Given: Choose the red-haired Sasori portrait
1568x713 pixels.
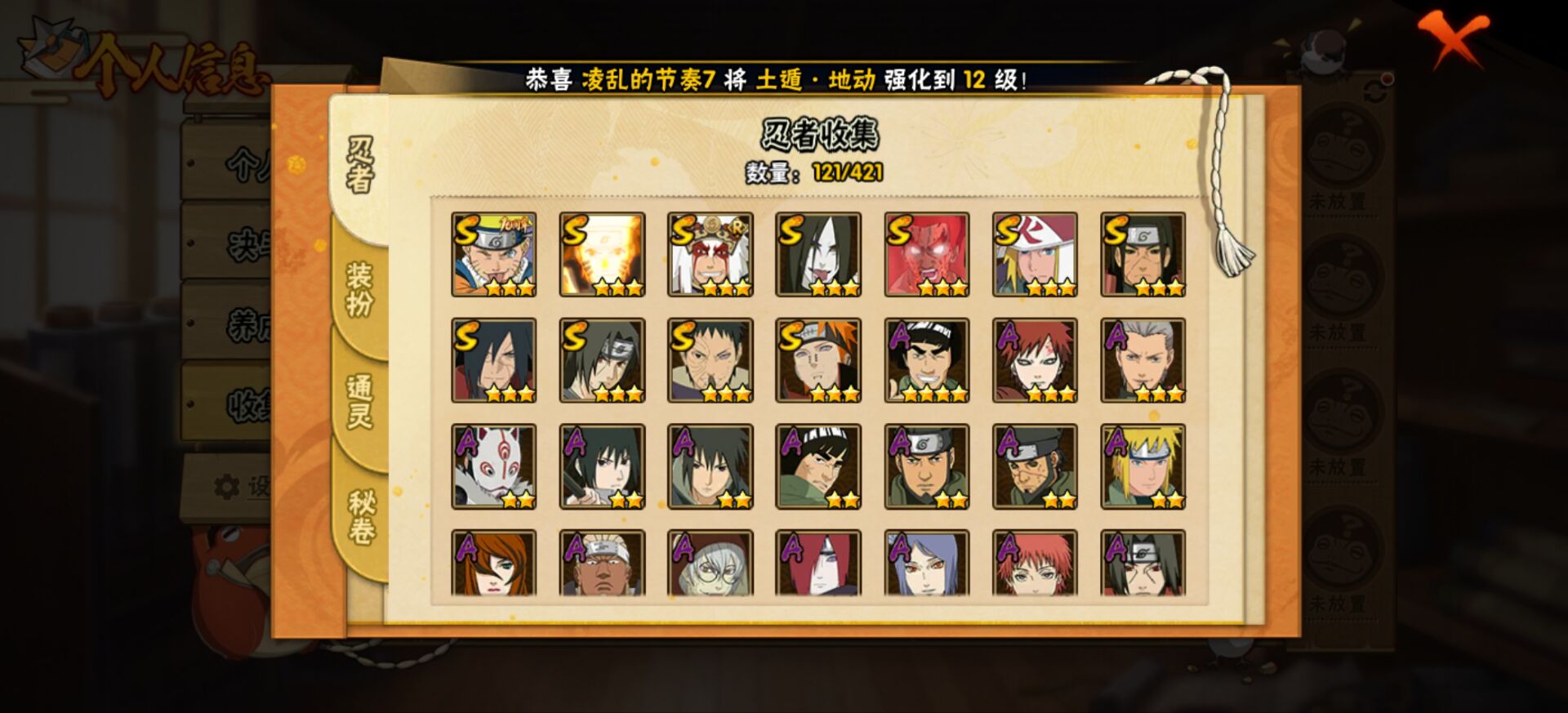Looking at the screenshot, I should click(1035, 564).
